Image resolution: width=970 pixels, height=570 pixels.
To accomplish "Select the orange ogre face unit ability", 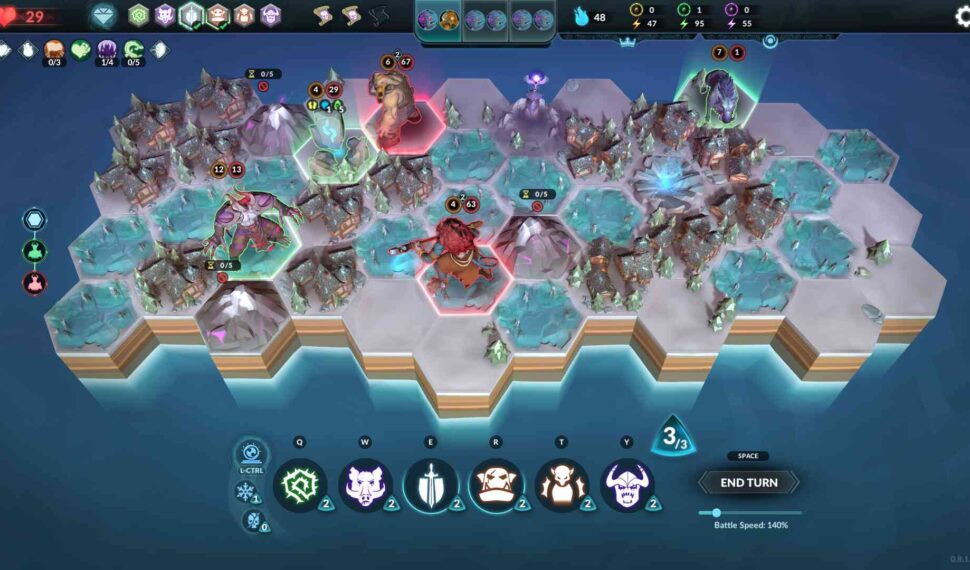I will coord(495,485).
